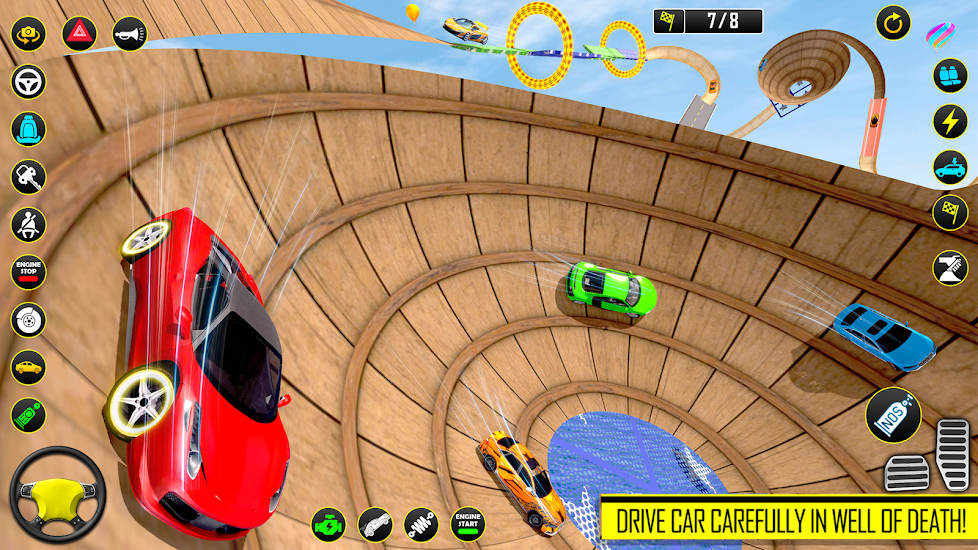Hit the Engine Stop button
978x550 pixels.
(x=28, y=272)
